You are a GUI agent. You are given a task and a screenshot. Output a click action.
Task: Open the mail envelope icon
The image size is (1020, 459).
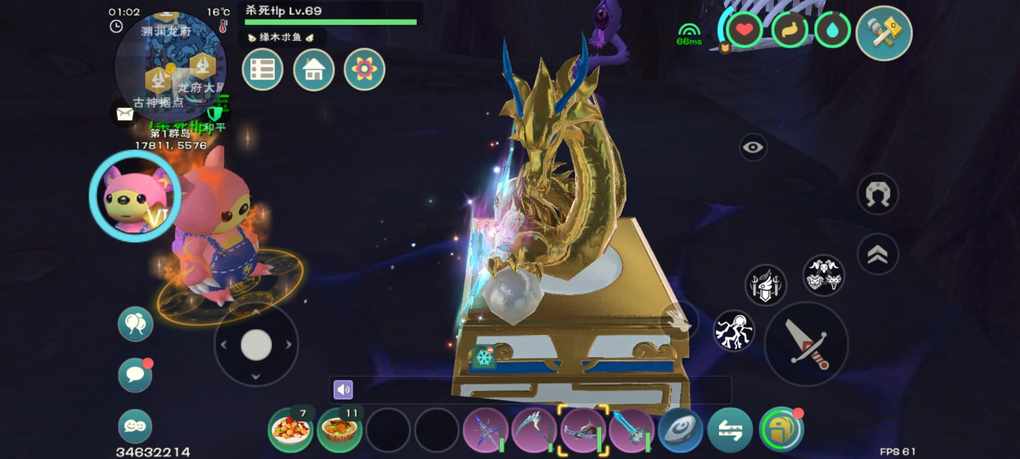(125, 114)
